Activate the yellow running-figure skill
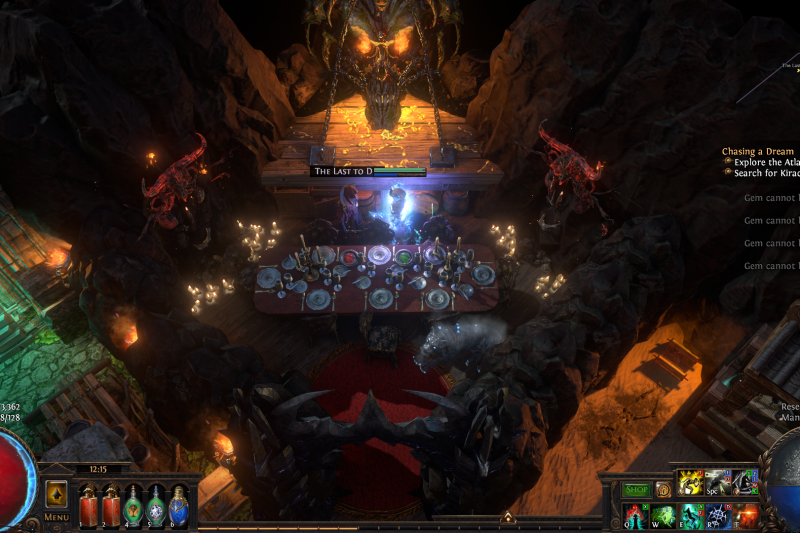The image size is (800, 533). [690, 483]
